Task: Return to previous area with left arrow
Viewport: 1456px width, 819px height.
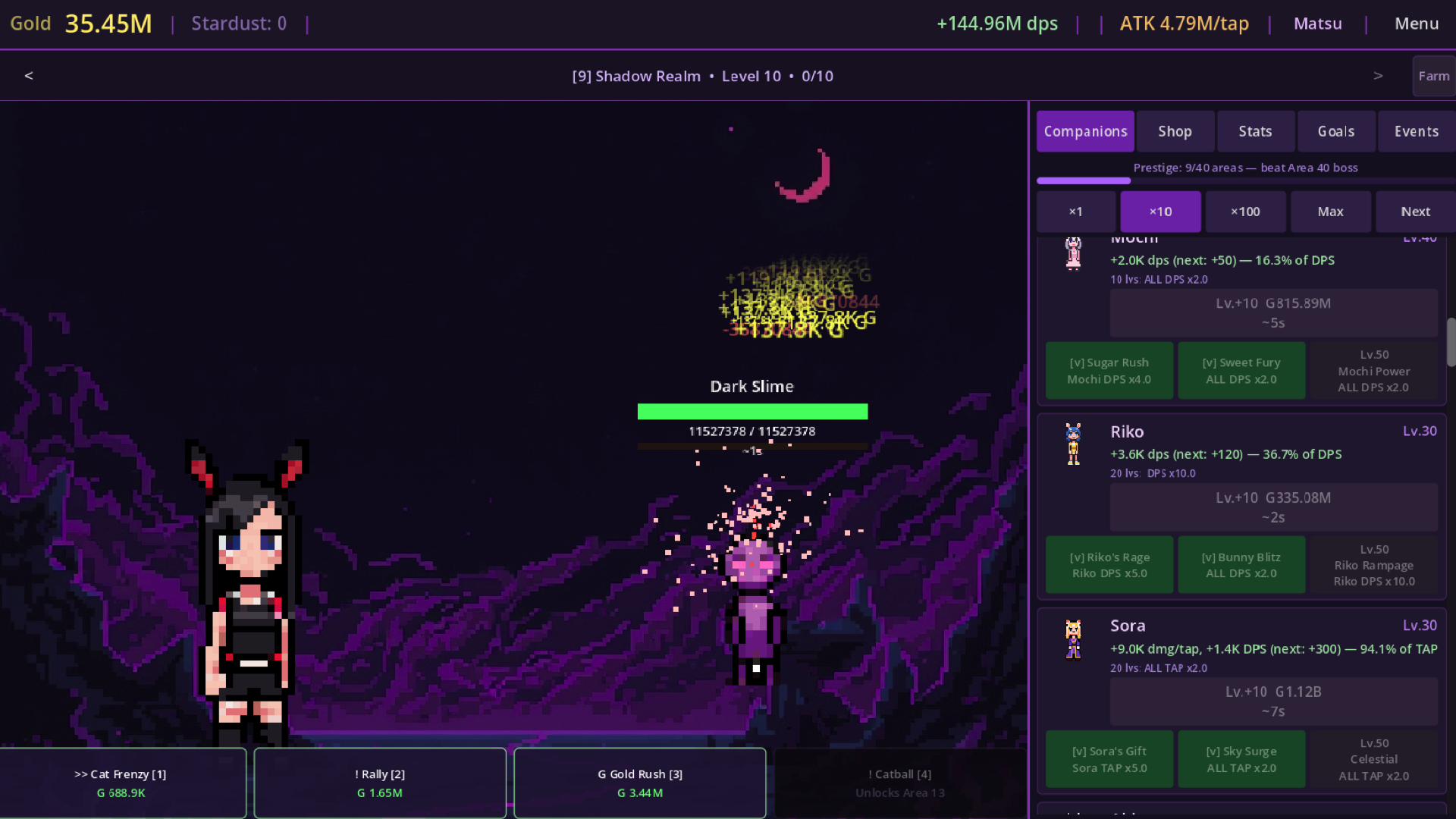Action: tap(29, 76)
